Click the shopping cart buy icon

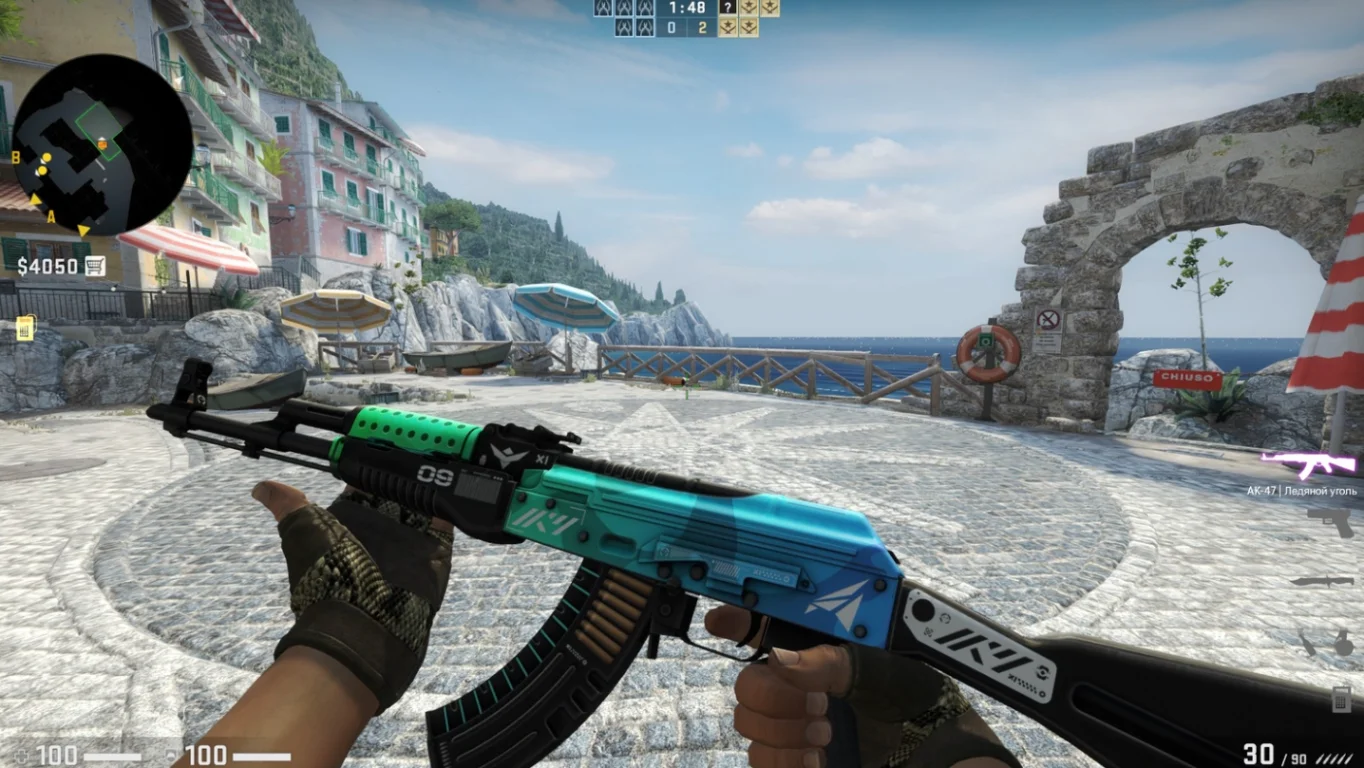coord(95,266)
